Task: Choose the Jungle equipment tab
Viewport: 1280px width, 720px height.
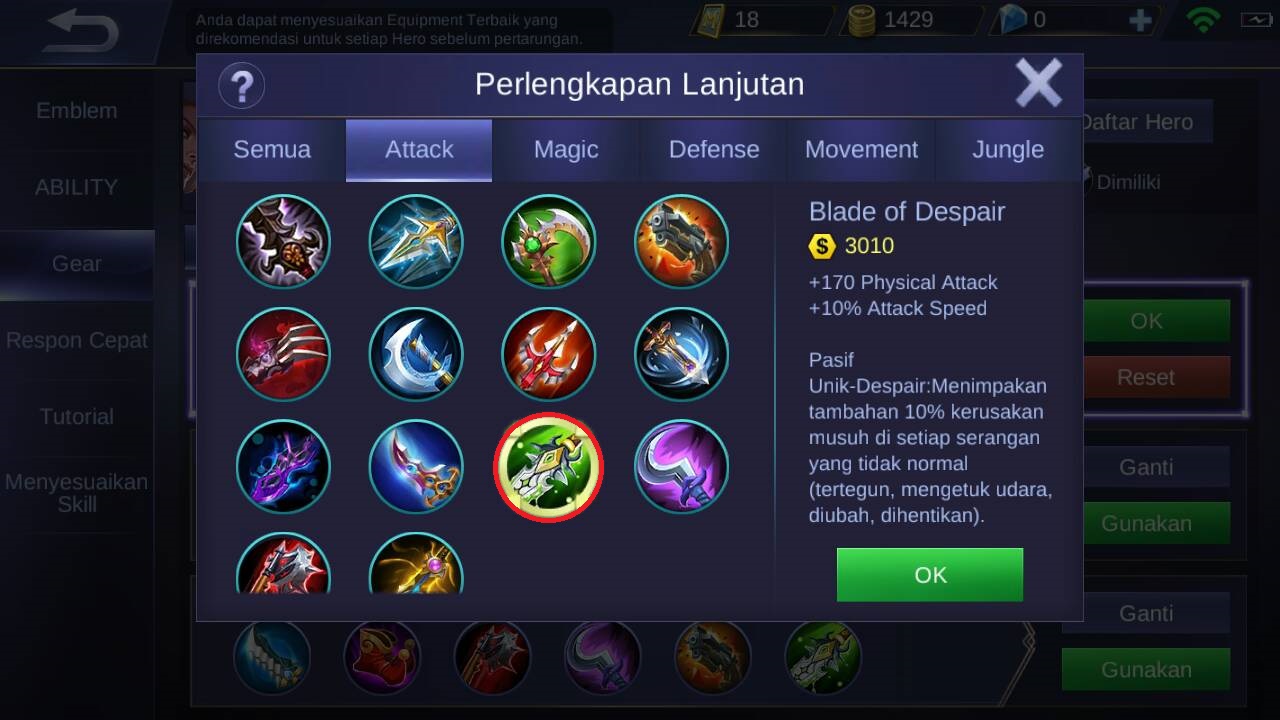Action: point(1008,150)
